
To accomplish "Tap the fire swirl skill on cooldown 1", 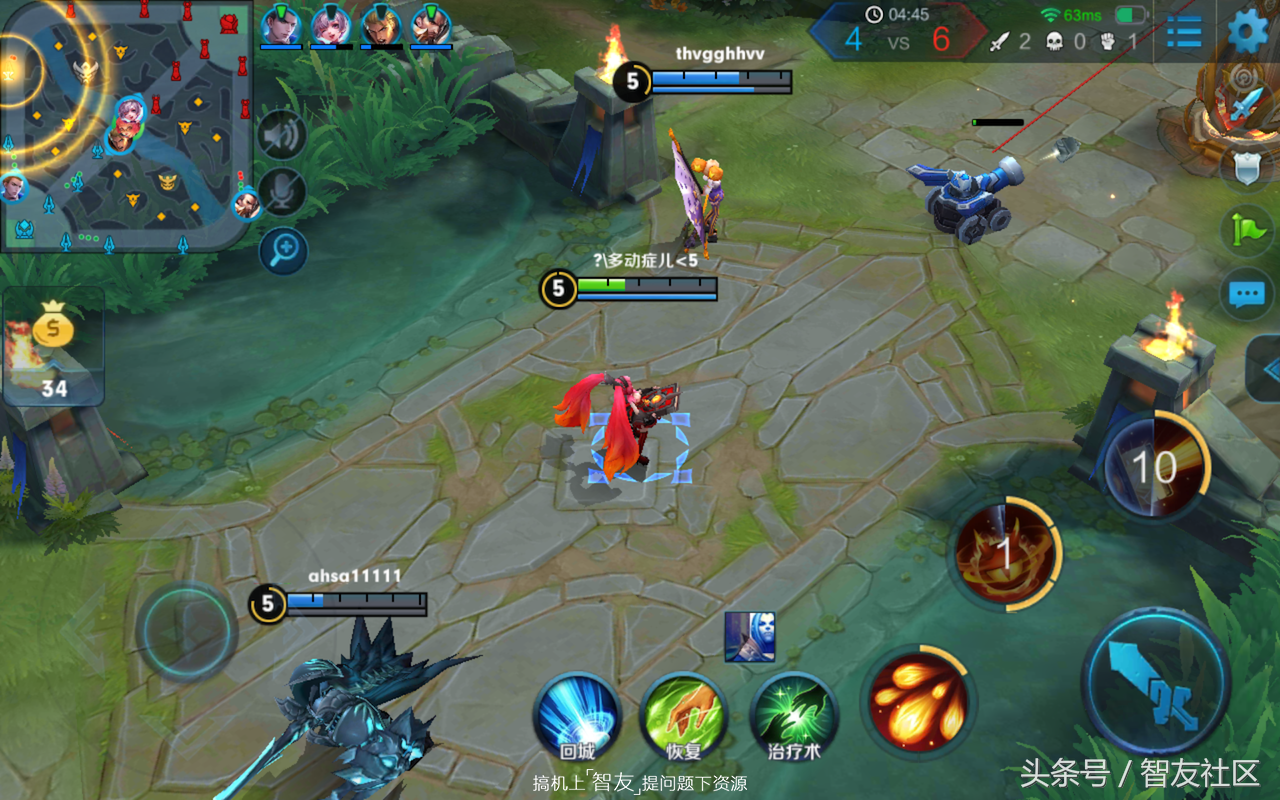I will point(1004,553).
